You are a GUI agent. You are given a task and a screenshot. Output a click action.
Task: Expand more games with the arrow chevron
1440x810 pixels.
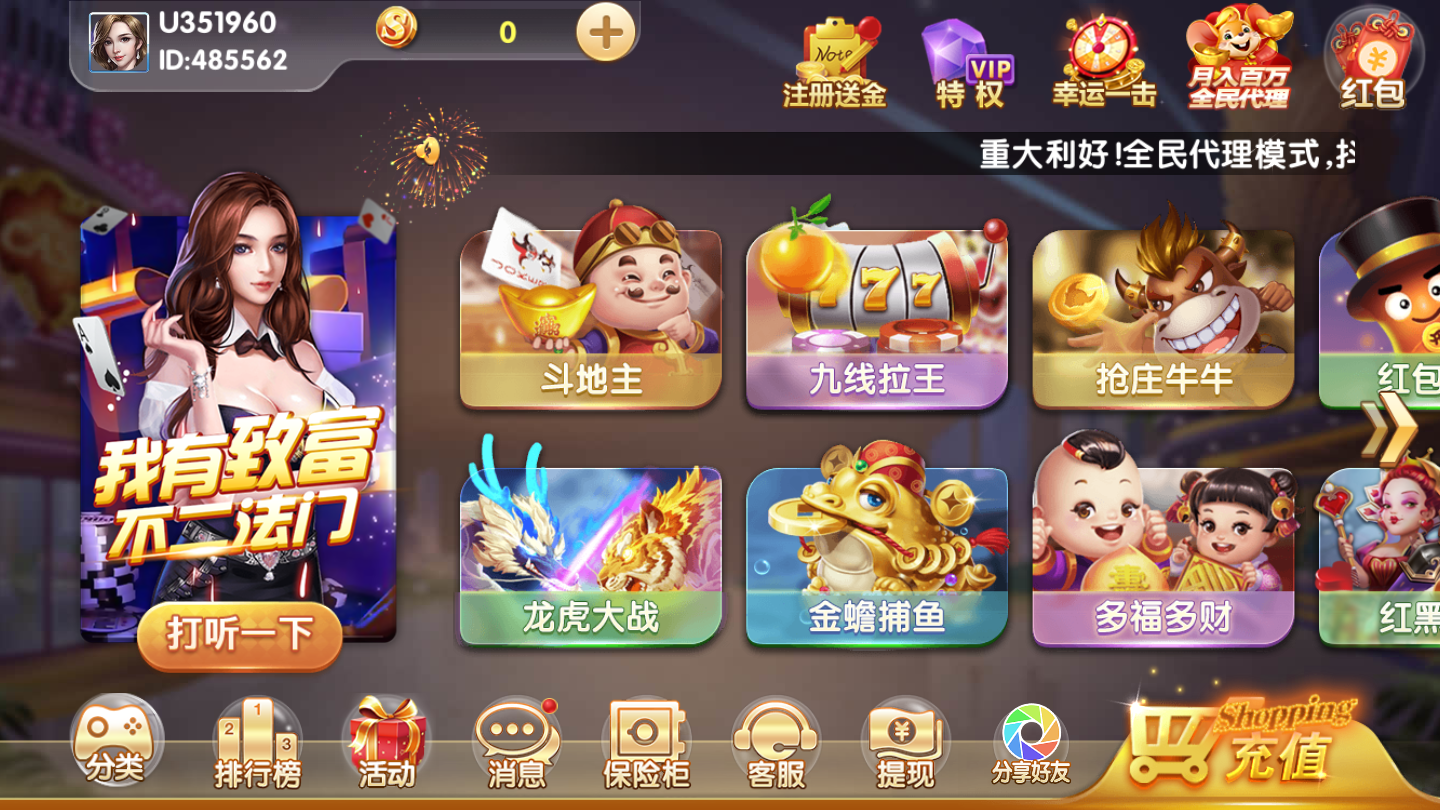(1390, 430)
